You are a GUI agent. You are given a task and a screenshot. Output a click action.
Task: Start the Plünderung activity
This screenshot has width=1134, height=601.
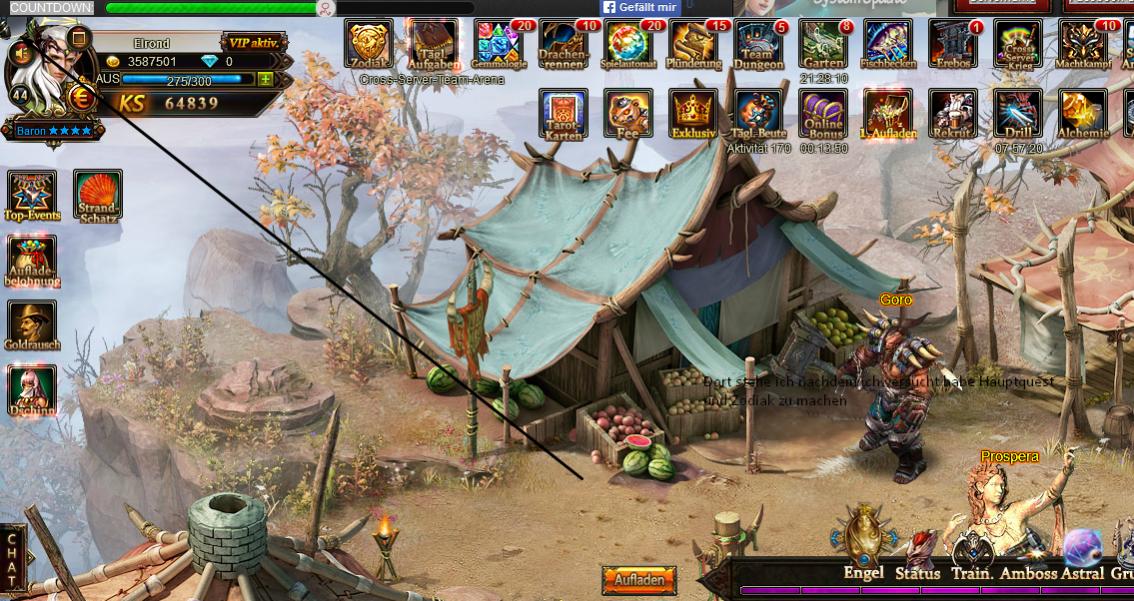(x=694, y=44)
